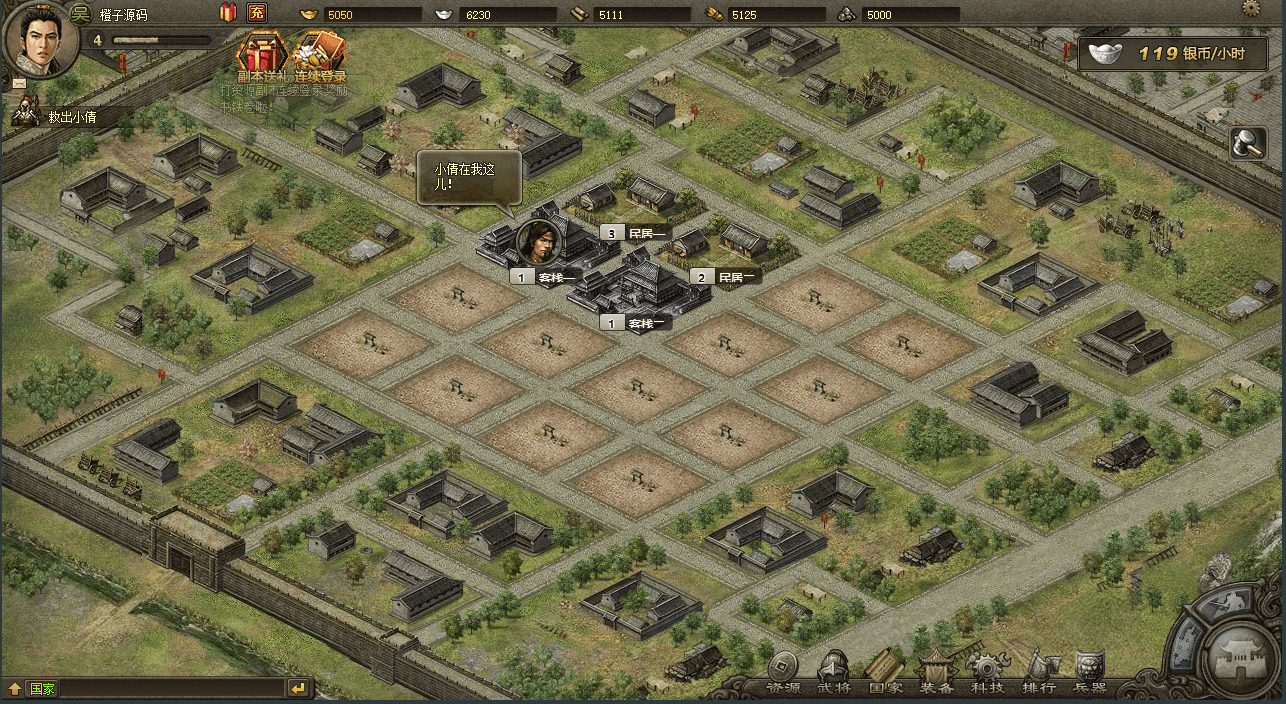Send chat with the enter arrow button
Image resolution: width=1286 pixels, height=704 pixels.
click(298, 689)
